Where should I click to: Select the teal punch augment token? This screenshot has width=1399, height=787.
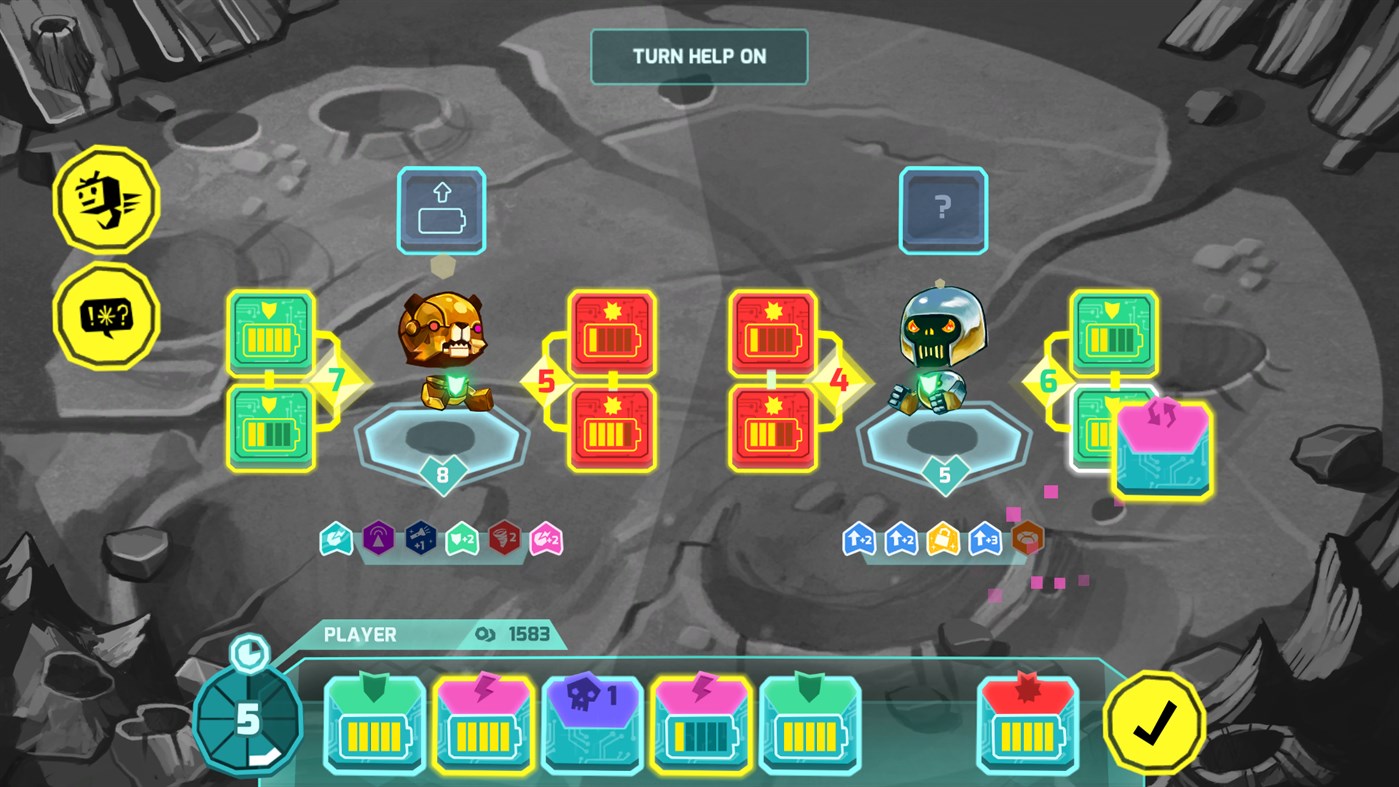(x=336, y=537)
